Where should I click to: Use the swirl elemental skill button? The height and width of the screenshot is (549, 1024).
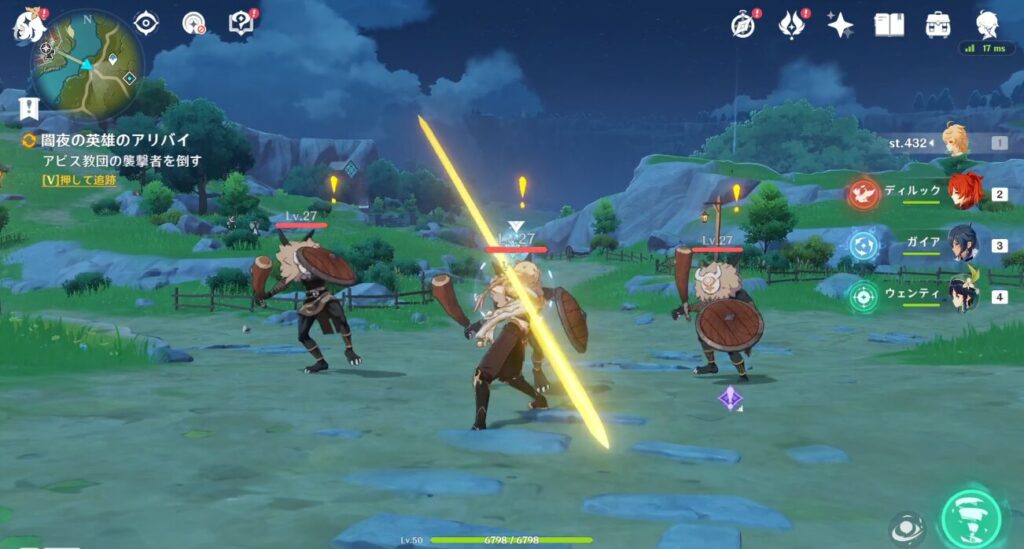click(906, 529)
